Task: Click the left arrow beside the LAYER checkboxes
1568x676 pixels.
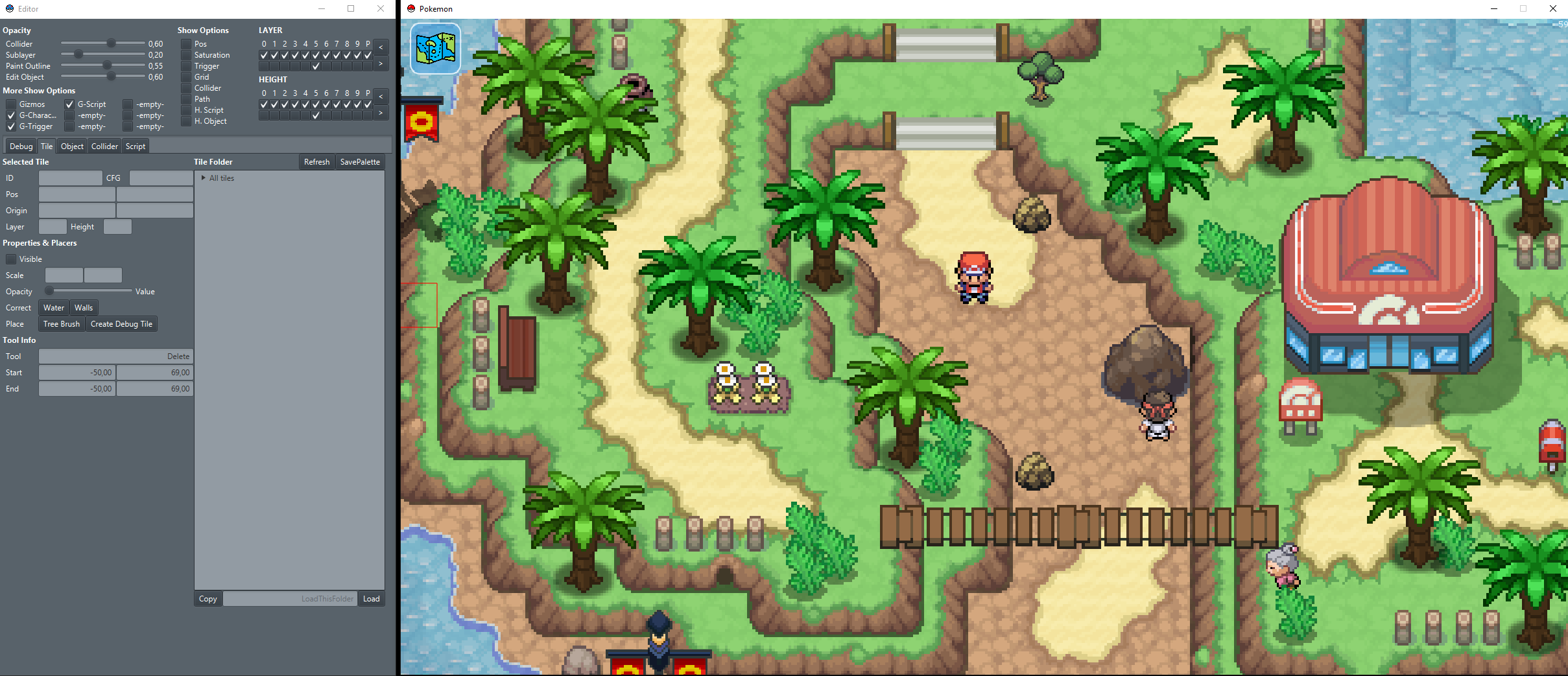Action: tap(381, 47)
